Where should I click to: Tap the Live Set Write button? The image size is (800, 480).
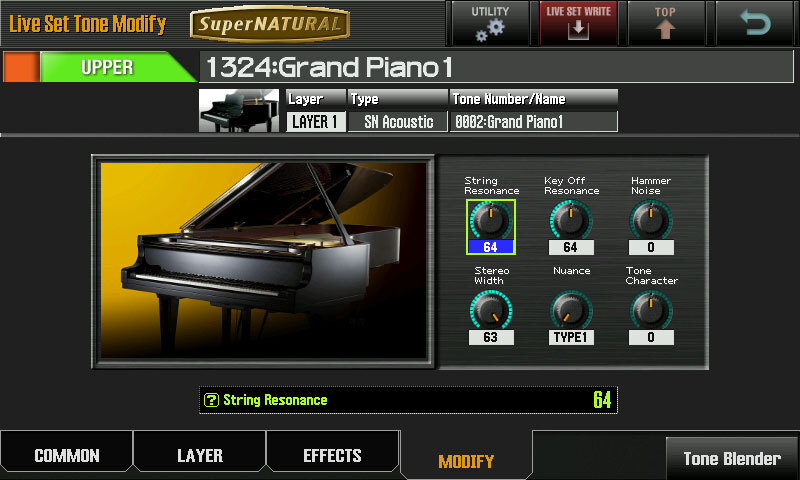pyautogui.click(x=580, y=22)
